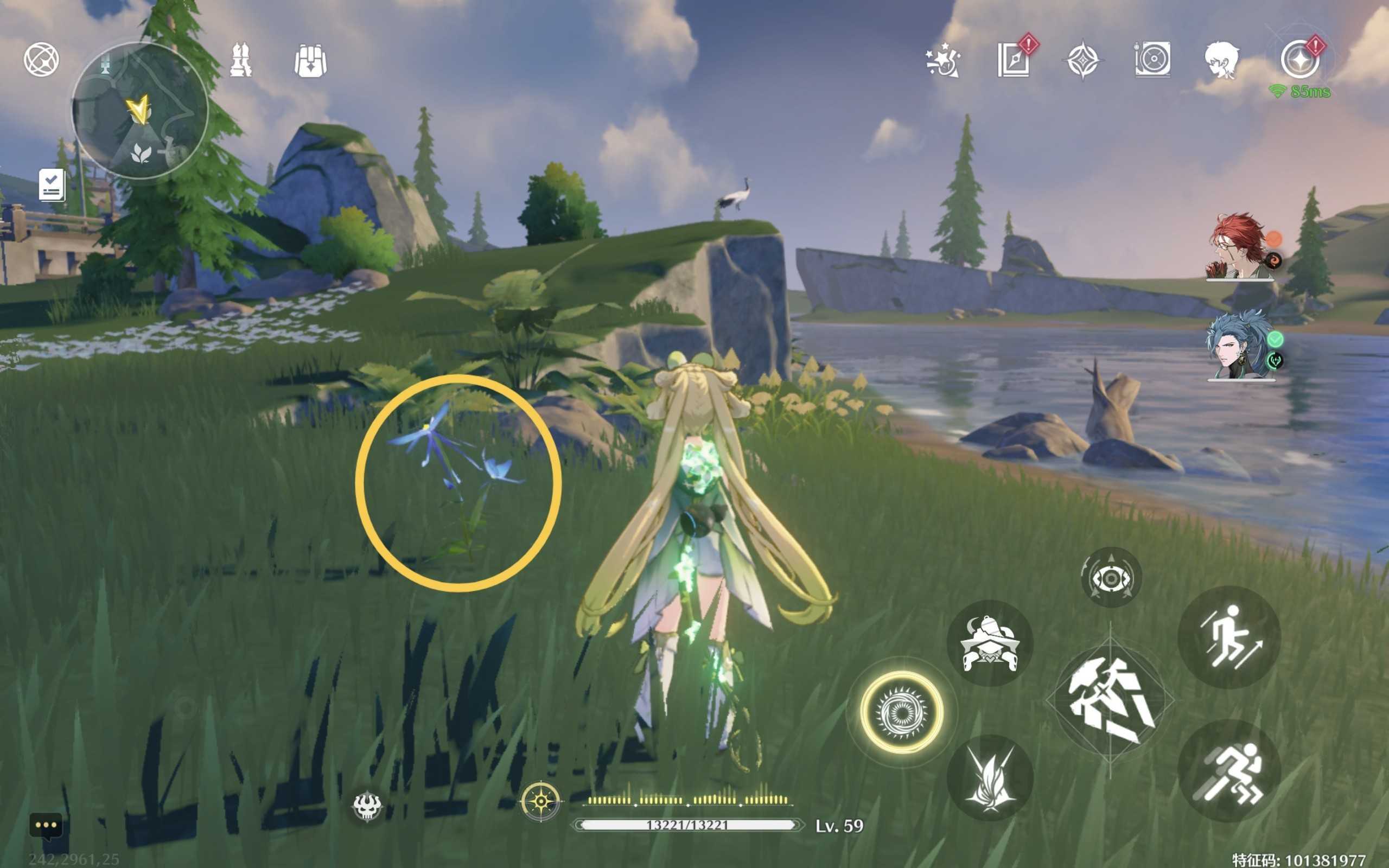Open the guidebook with red alert

(x=1014, y=59)
